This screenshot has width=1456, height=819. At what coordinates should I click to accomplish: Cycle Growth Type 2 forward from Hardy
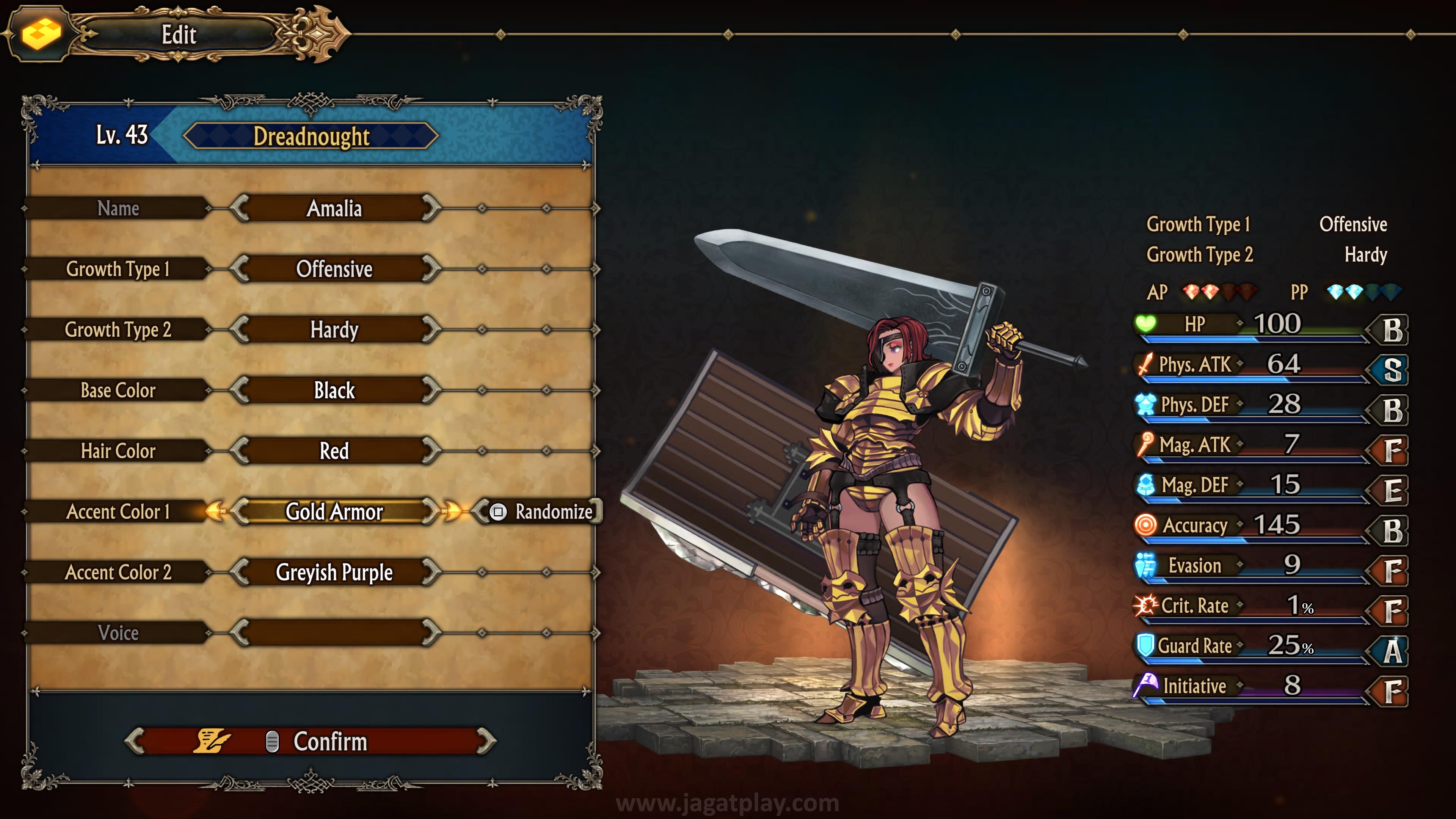tap(431, 329)
